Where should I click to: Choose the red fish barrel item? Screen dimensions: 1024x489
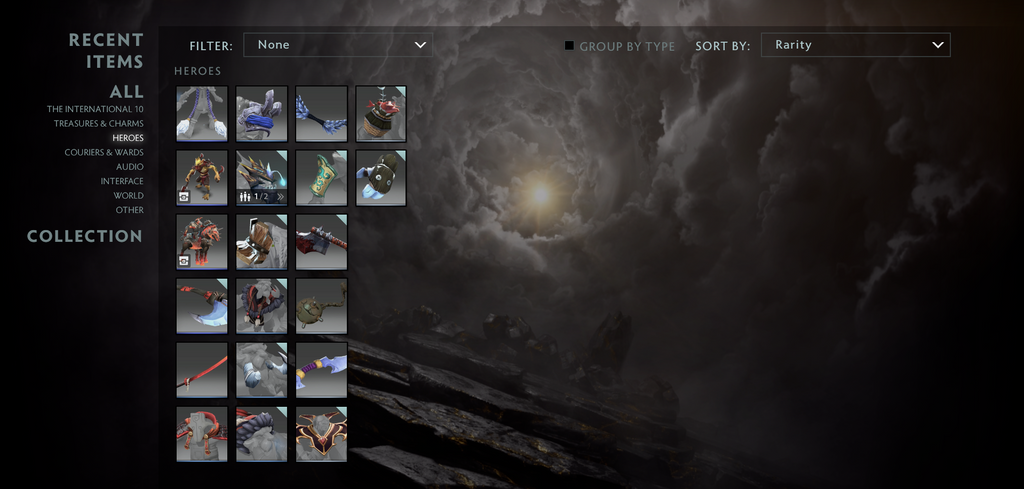(x=381, y=113)
